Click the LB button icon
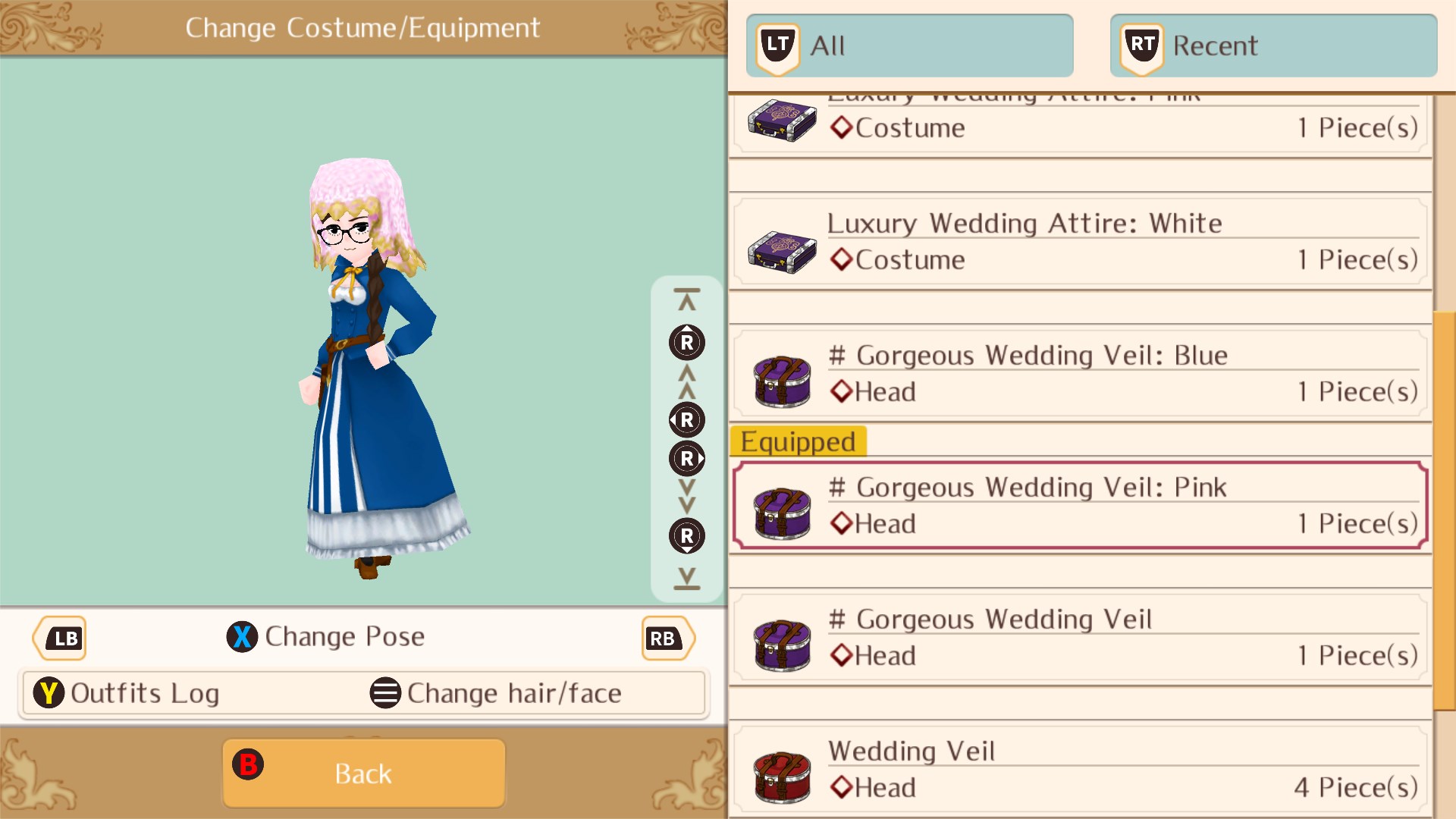The width and height of the screenshot is (1456, 819). tap(59, 638)
